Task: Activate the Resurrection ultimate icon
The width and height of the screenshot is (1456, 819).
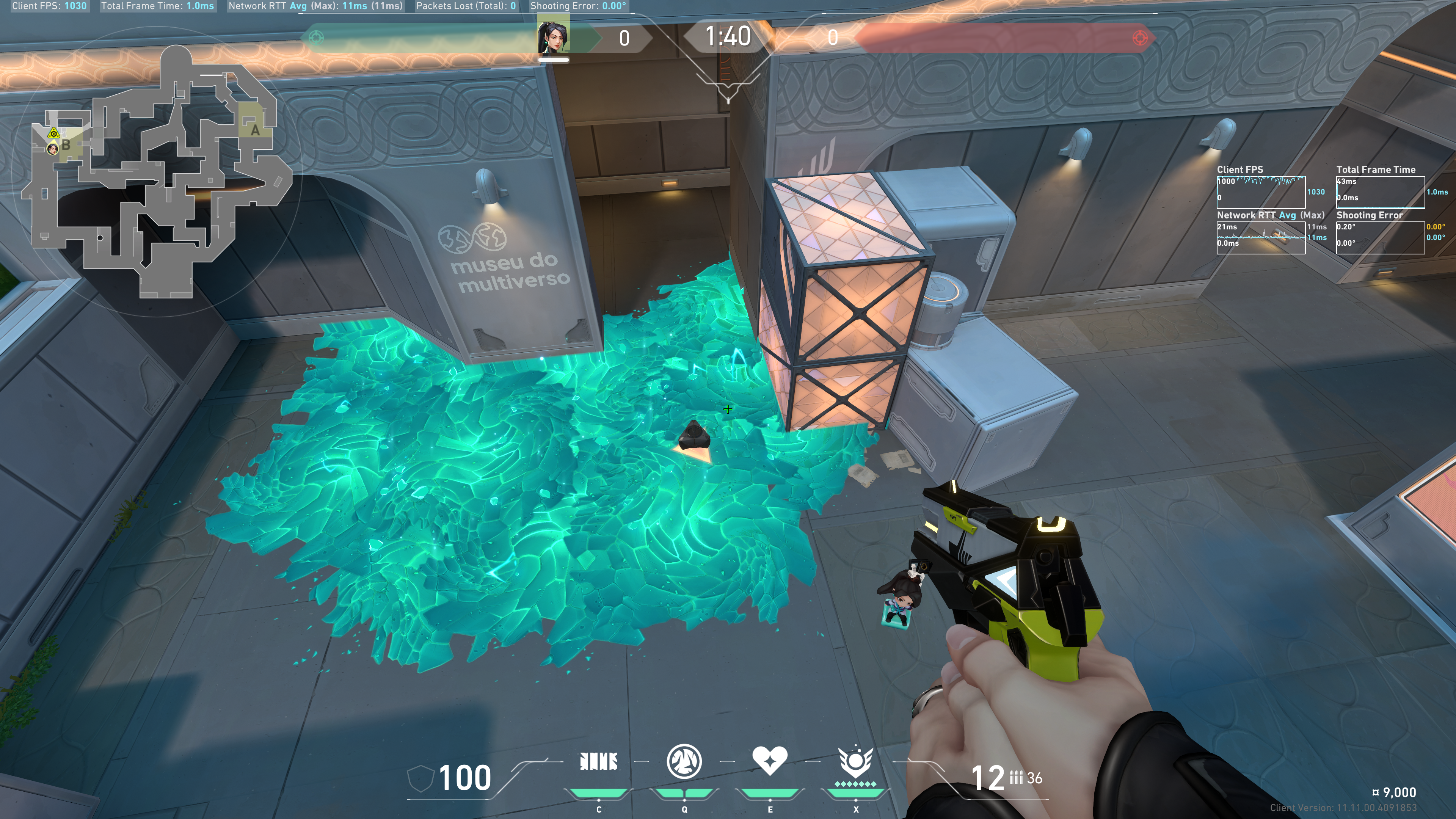Action: click(x=855, y=762)
